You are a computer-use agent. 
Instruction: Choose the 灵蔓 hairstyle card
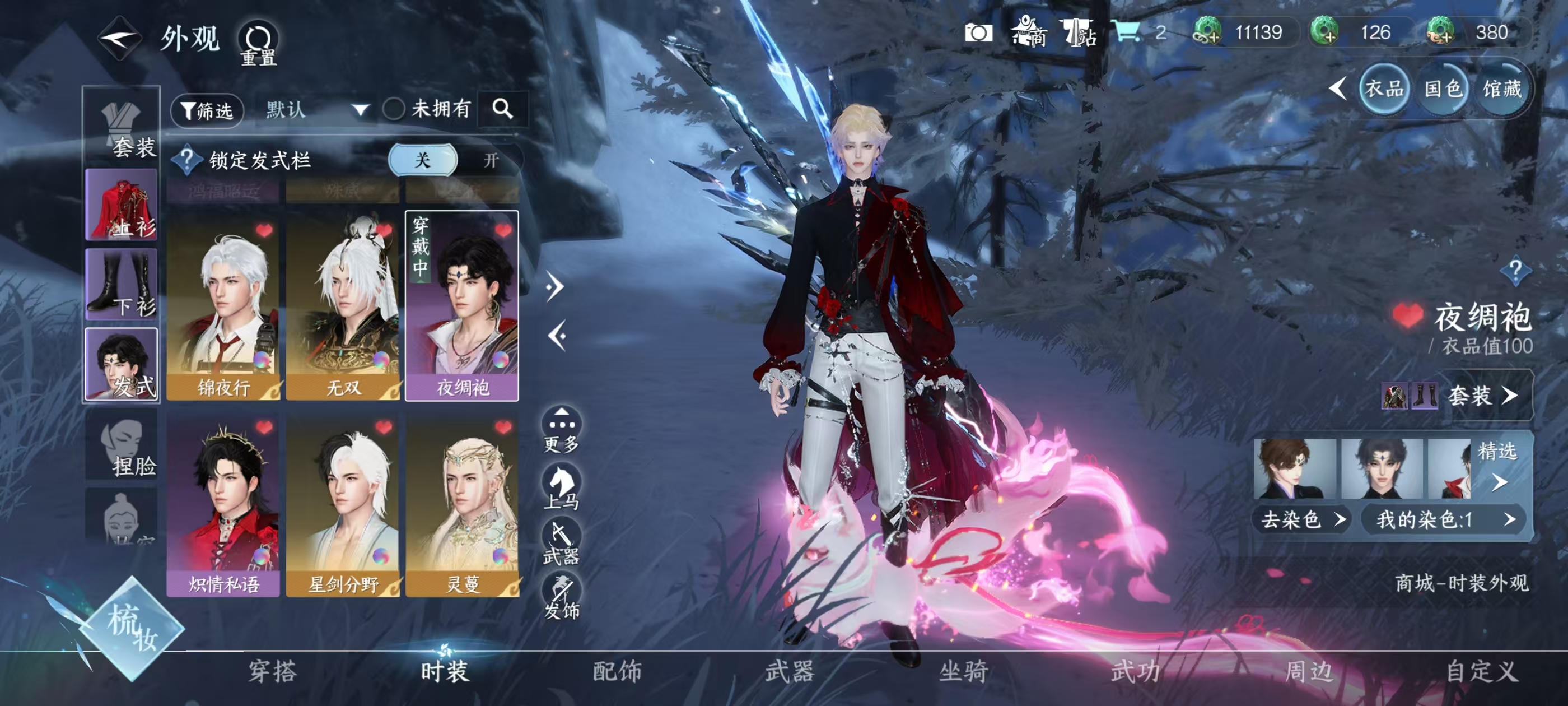(x=463, y=505)
